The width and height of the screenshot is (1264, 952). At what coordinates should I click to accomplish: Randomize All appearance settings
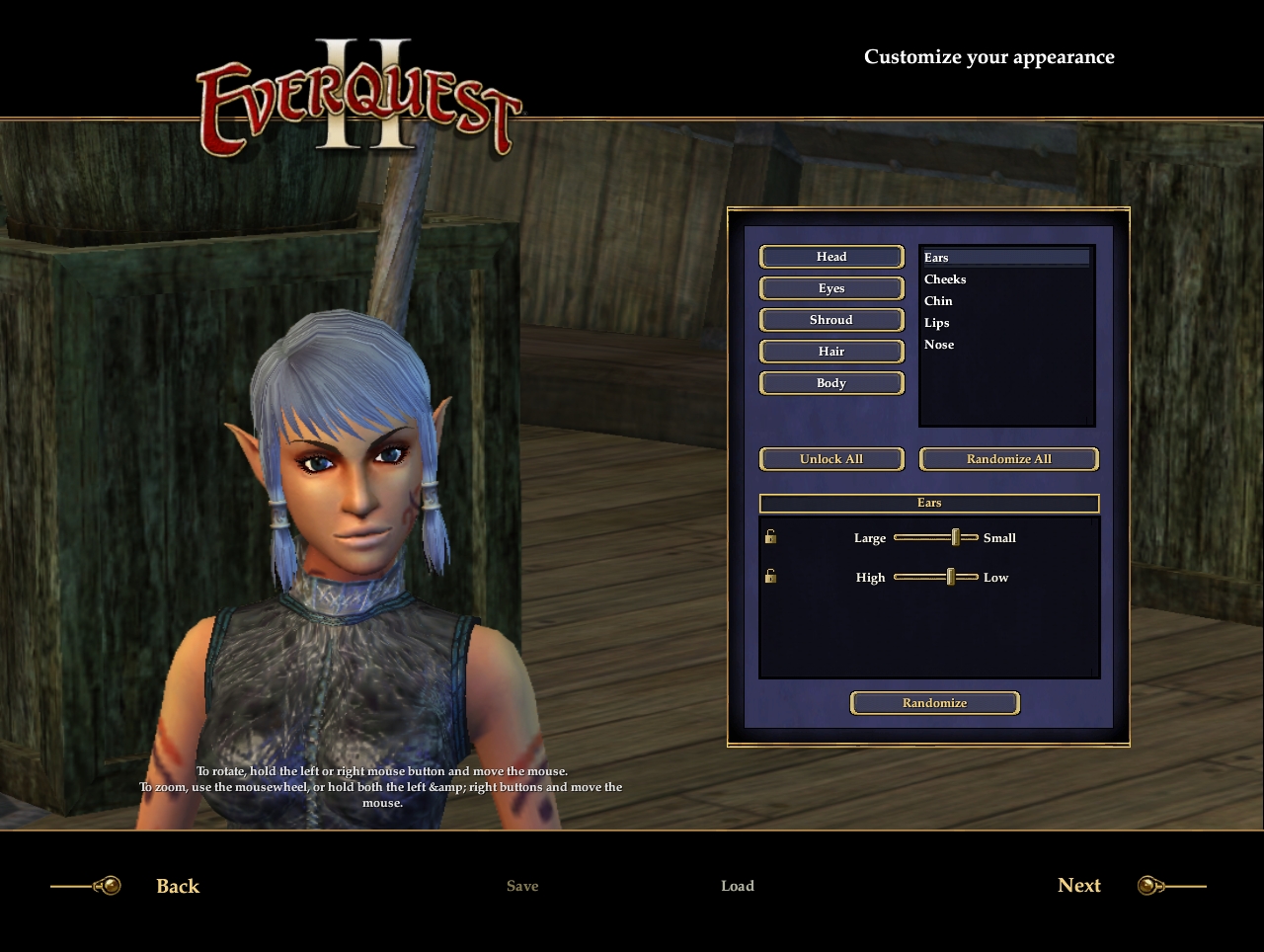click(1008, 459)
